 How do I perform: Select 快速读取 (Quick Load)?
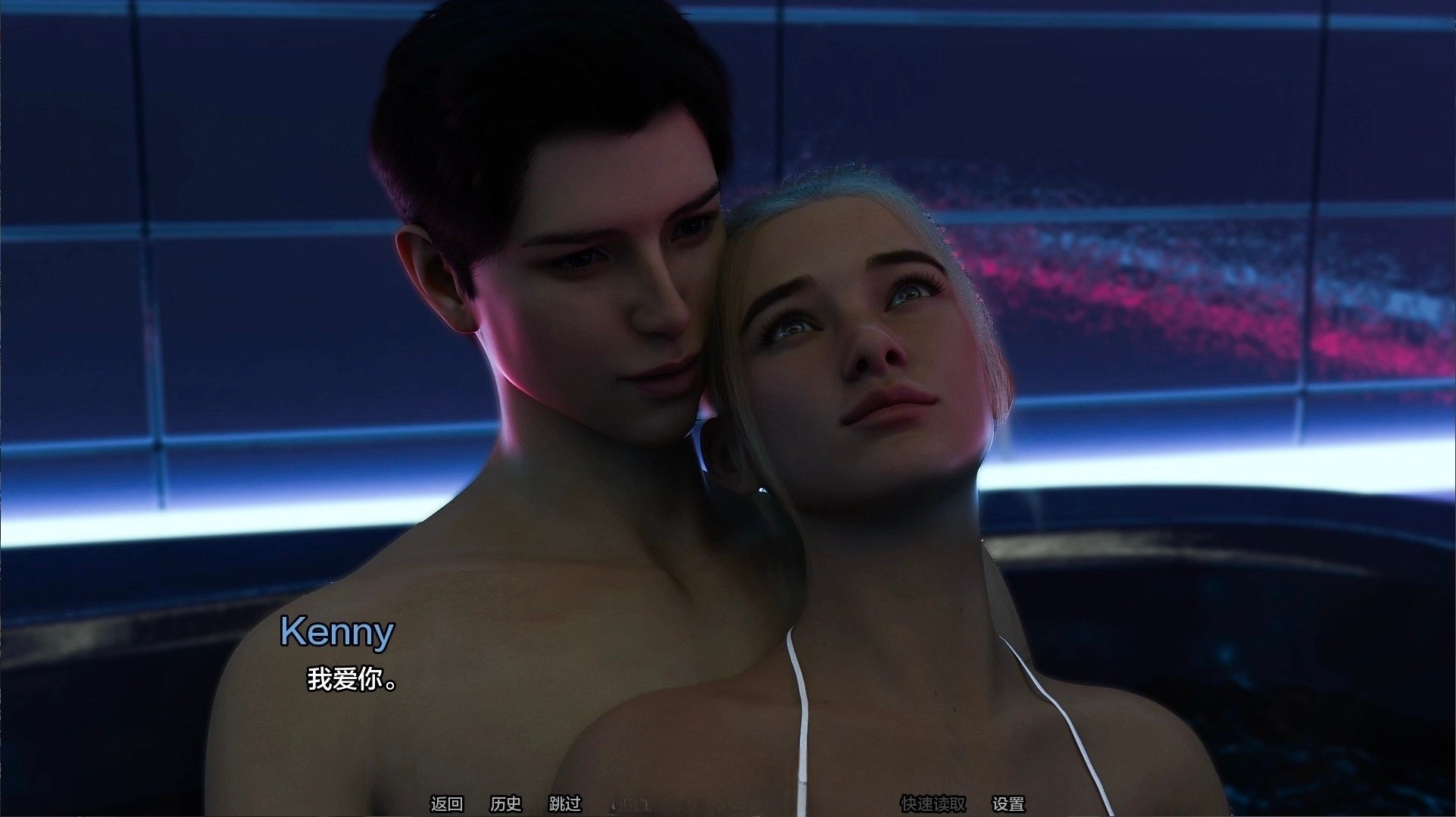click(933, 803)
